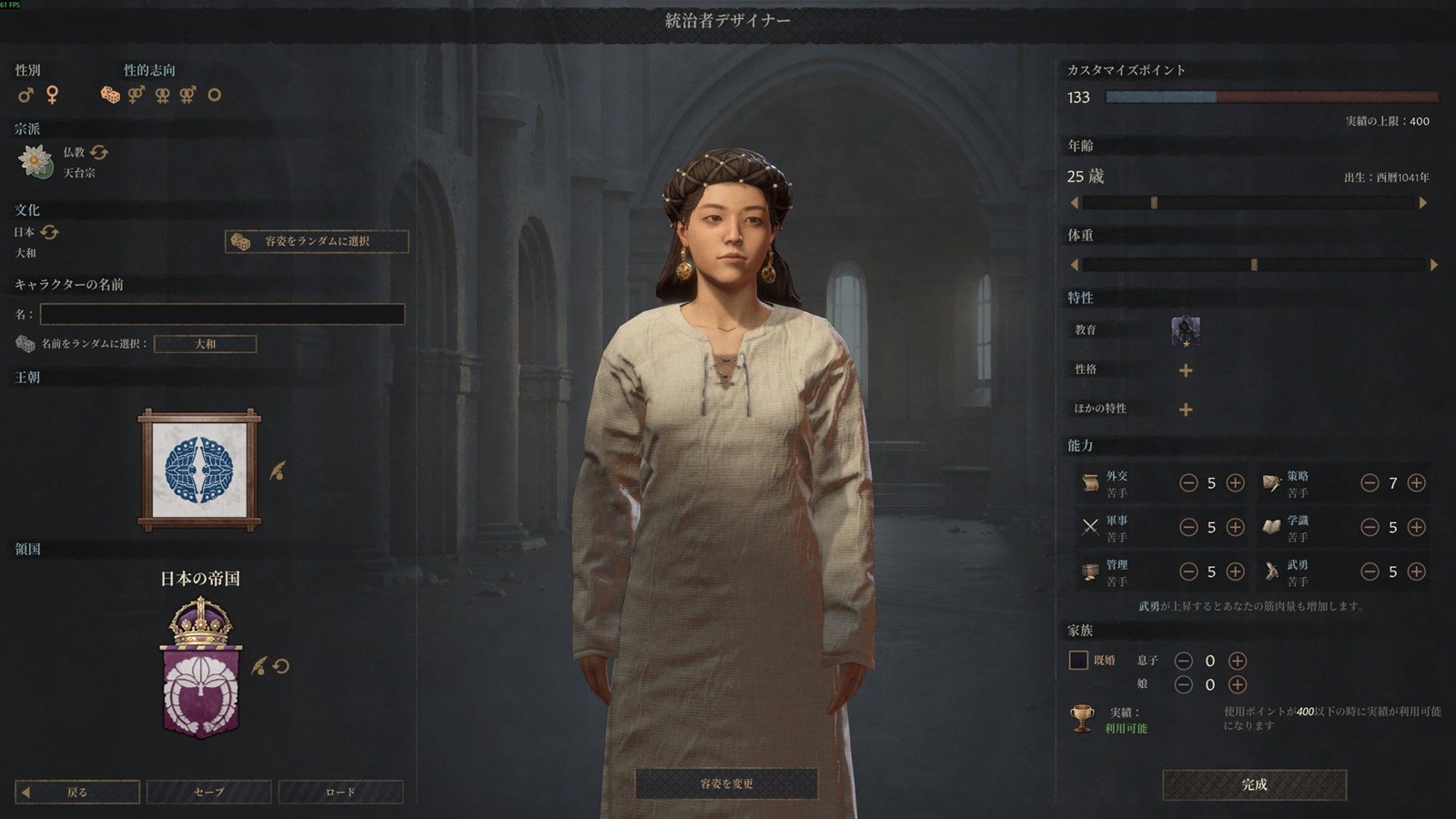This screenshot has height=819, width=1456.
Task: Choose the 大和 random name button
Action: pos(206,344)
